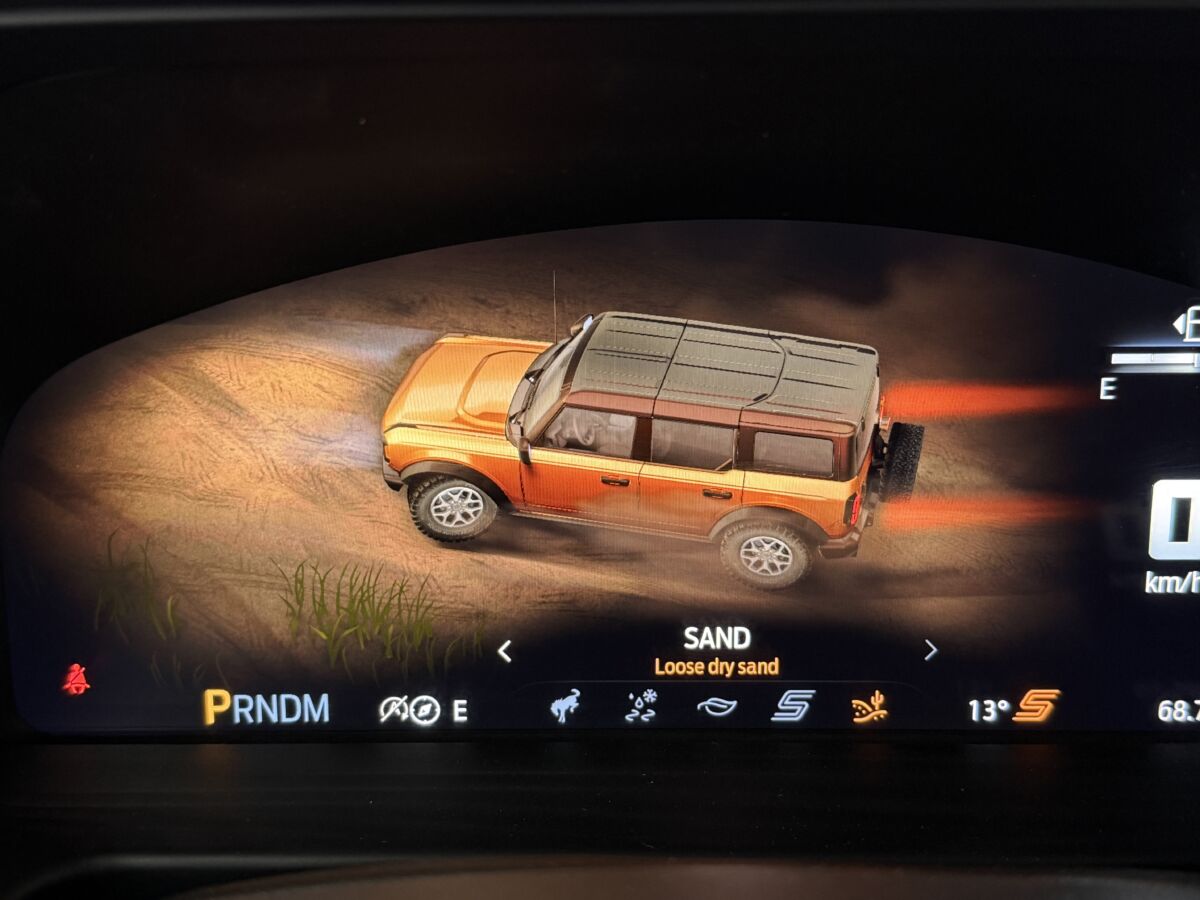
Task: Switch to the Eco leaf drive mode
Action: point(716,707)
